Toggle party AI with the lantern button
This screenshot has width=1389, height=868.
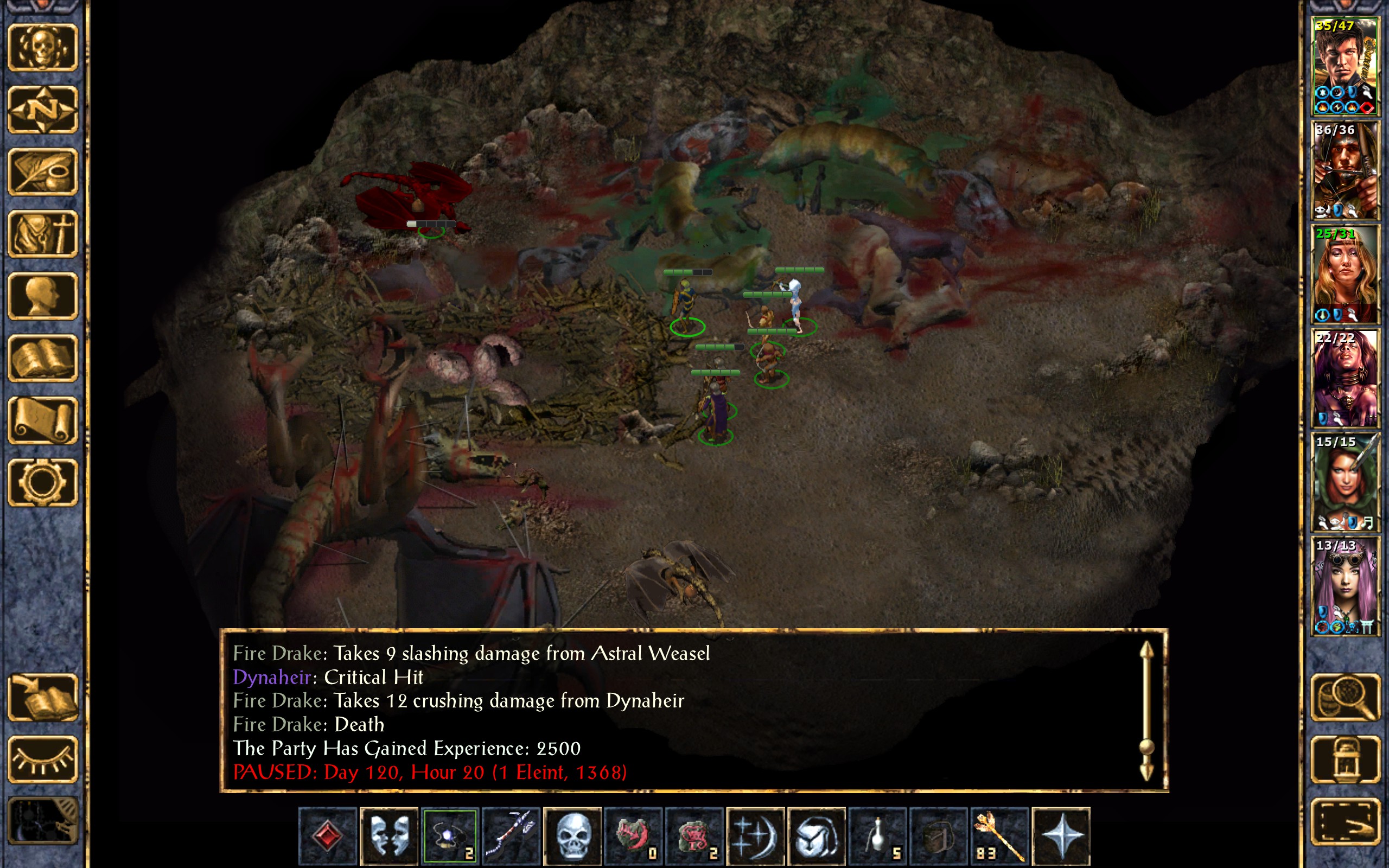tap(1346, 759)
